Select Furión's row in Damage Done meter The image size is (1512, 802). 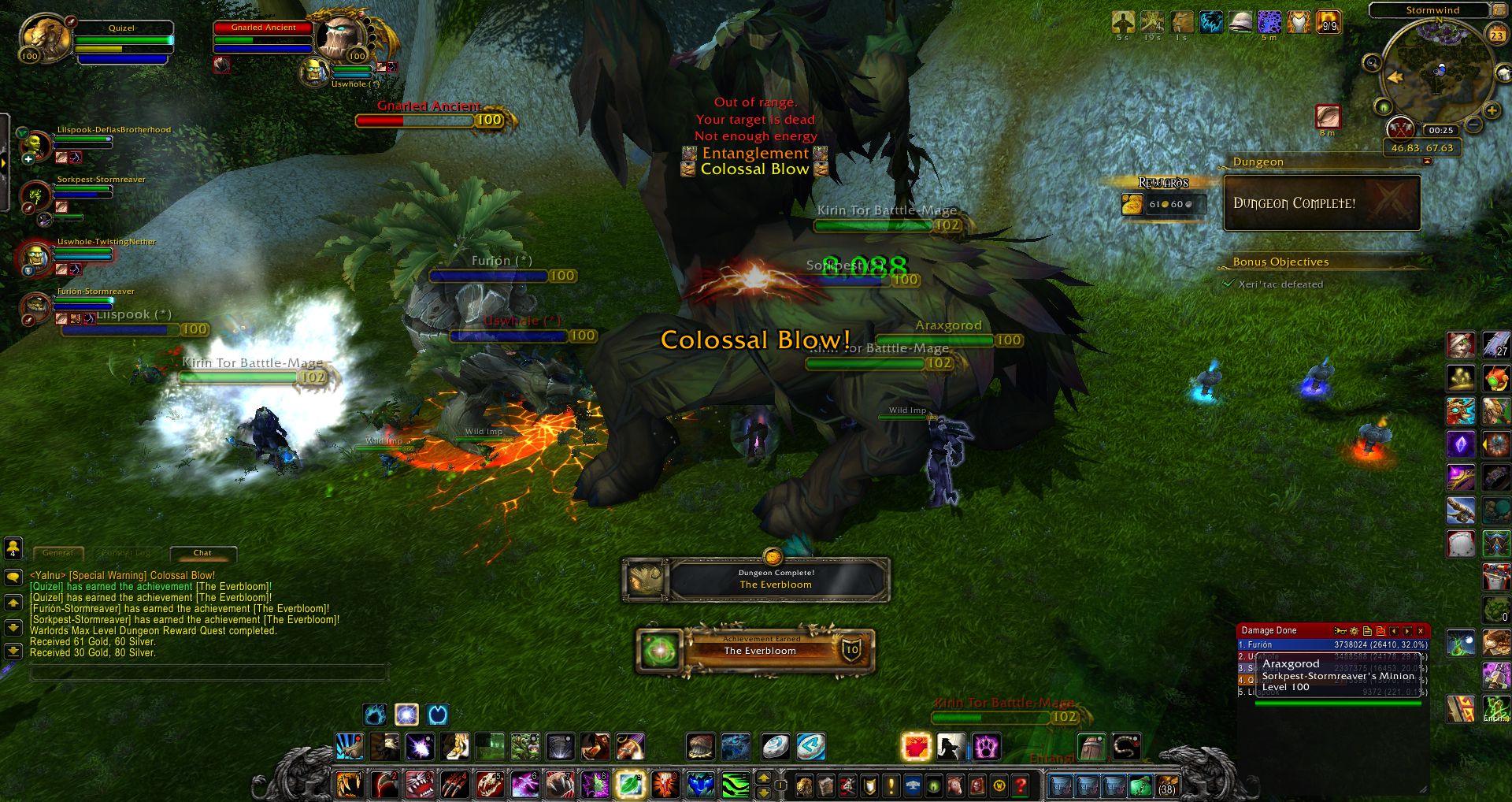pos(1299,644)
